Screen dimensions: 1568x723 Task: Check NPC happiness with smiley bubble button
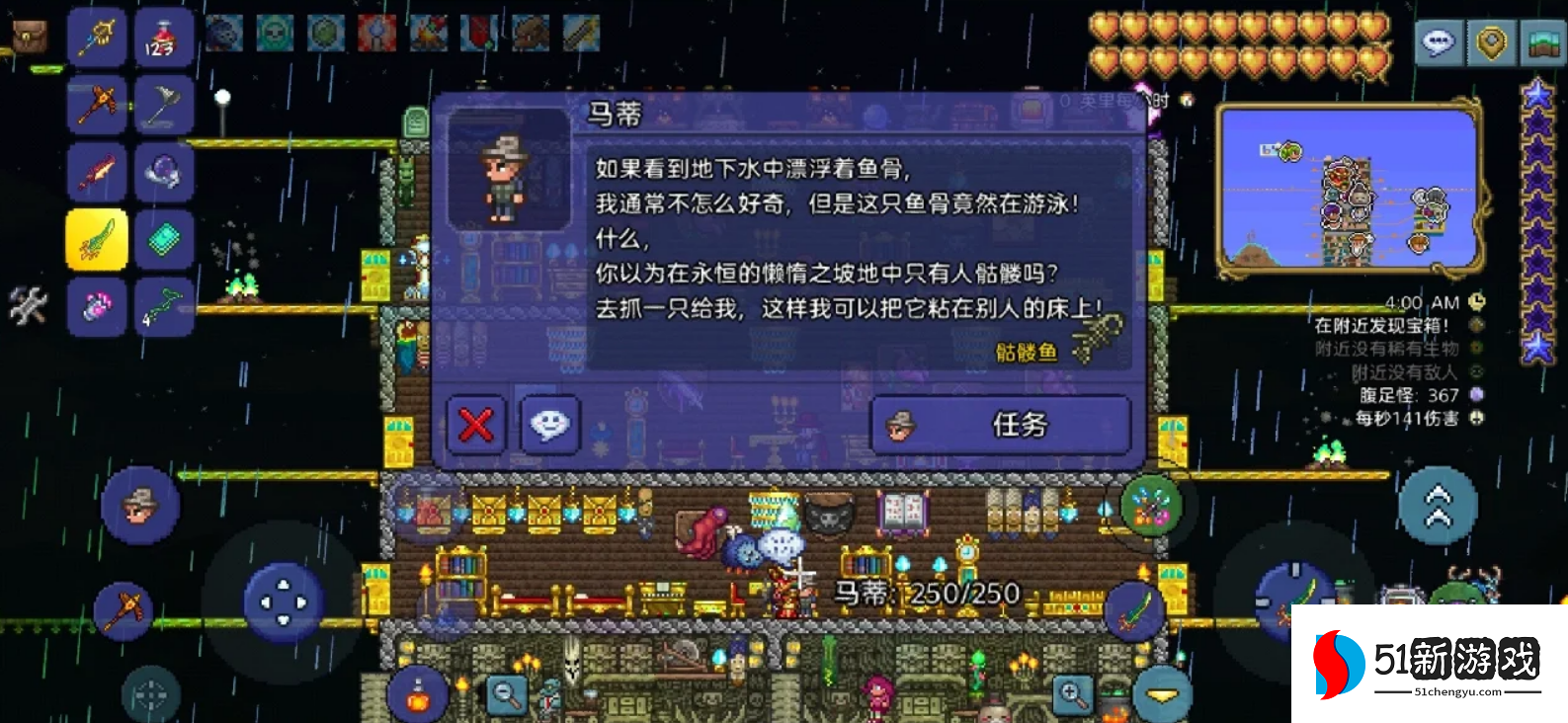coord(550,425)
